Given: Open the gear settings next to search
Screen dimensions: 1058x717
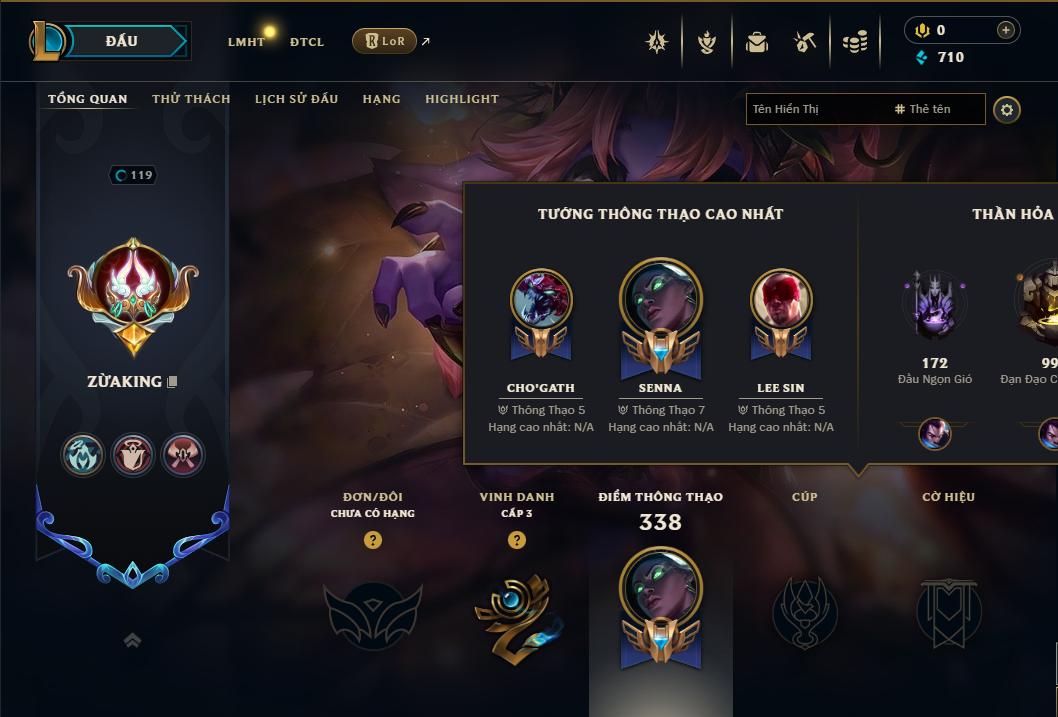Looking at the screenshot, I should (x=1007, y=109).
